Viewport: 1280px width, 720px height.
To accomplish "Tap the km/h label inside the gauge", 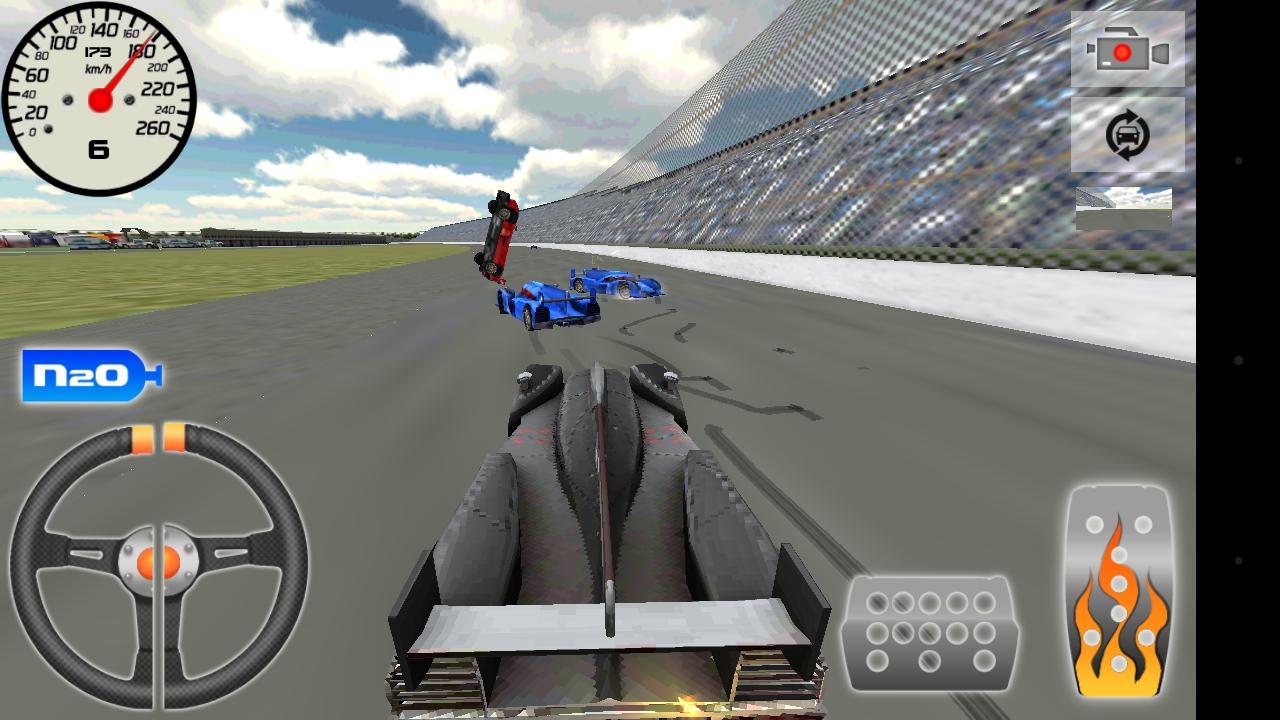I will click(x=100, y=70).
